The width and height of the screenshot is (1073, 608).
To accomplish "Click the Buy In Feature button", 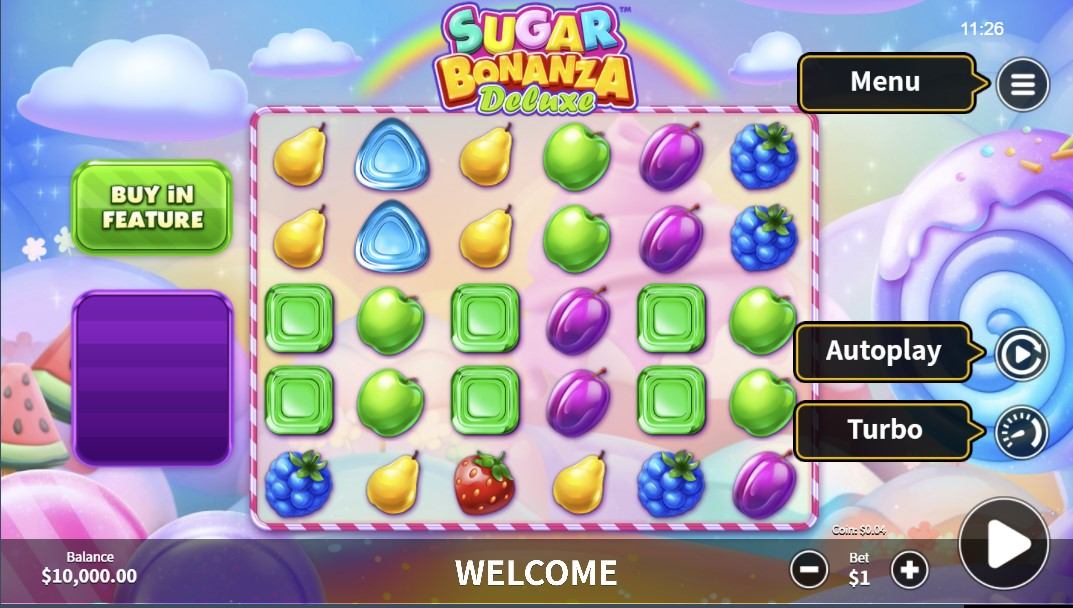I will (152, 207).
